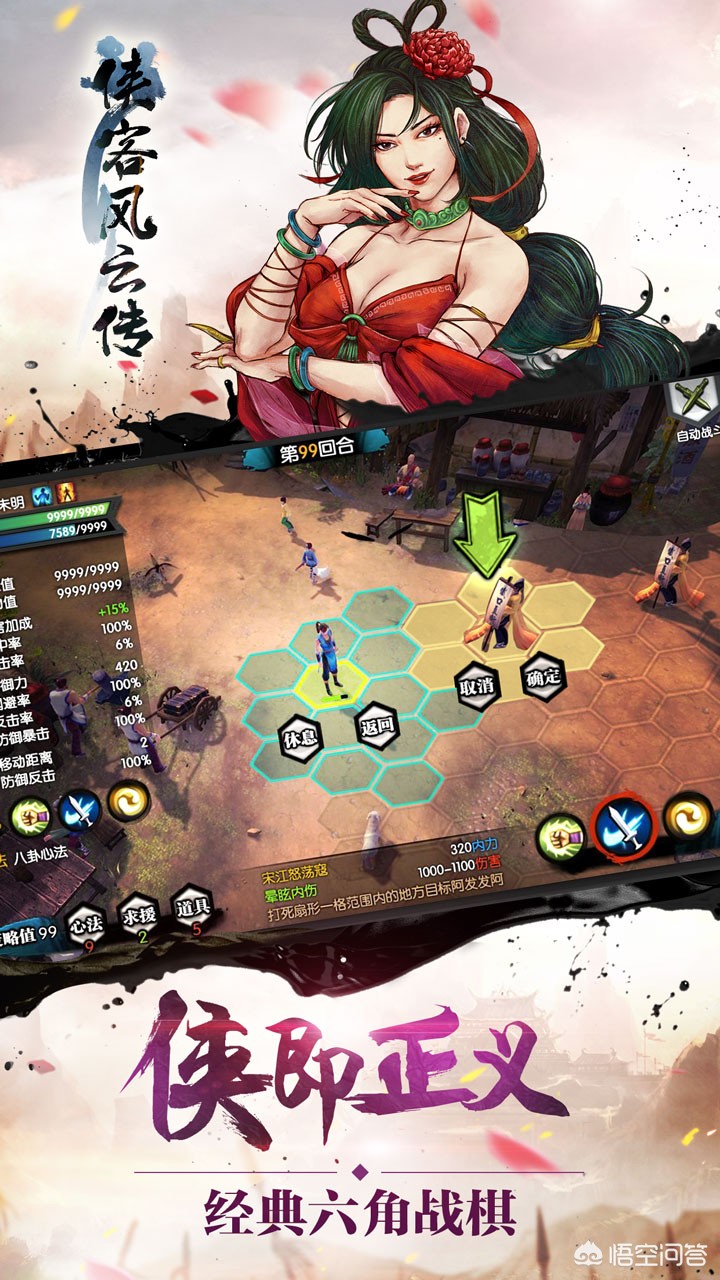Choose the 休息 rest button
Viewport: 720px width, 1280px height.
click(x=300, y=737)
